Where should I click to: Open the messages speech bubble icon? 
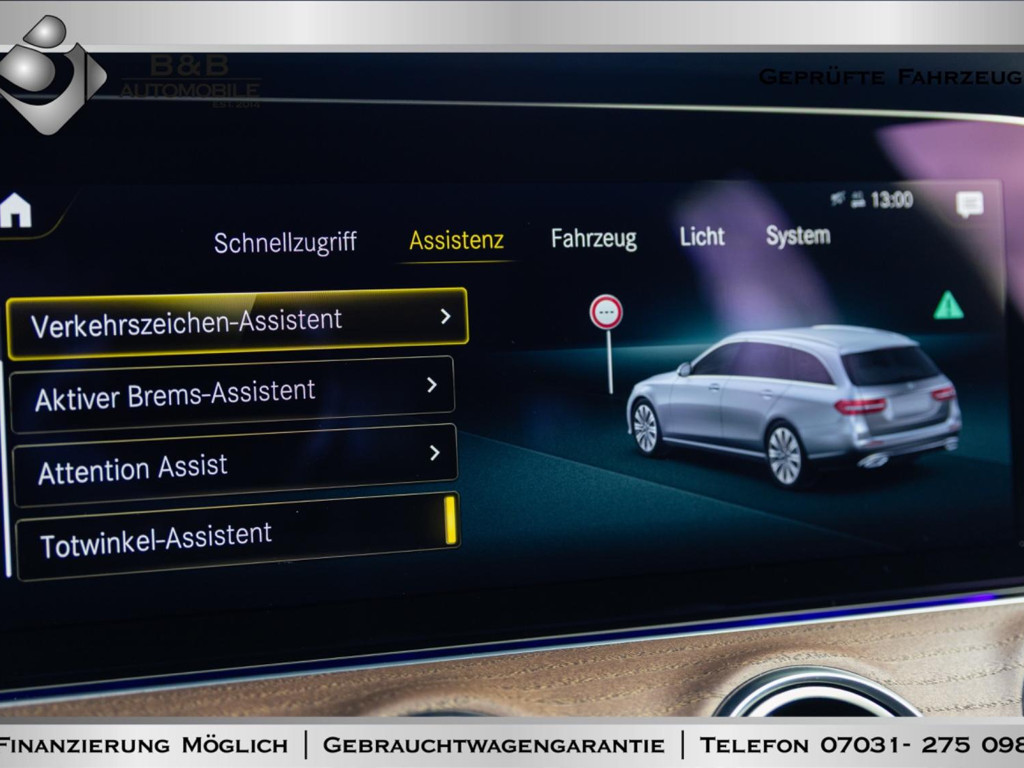(969, 204)
